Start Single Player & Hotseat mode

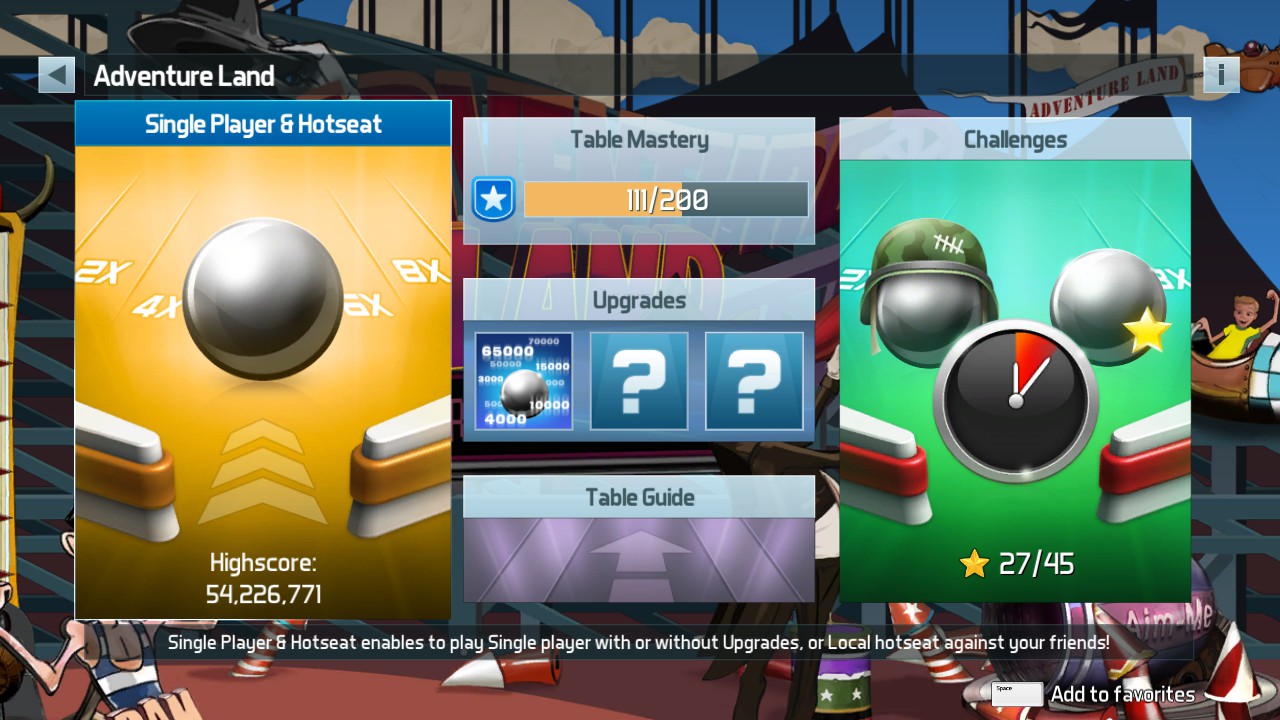click(263, 360)
